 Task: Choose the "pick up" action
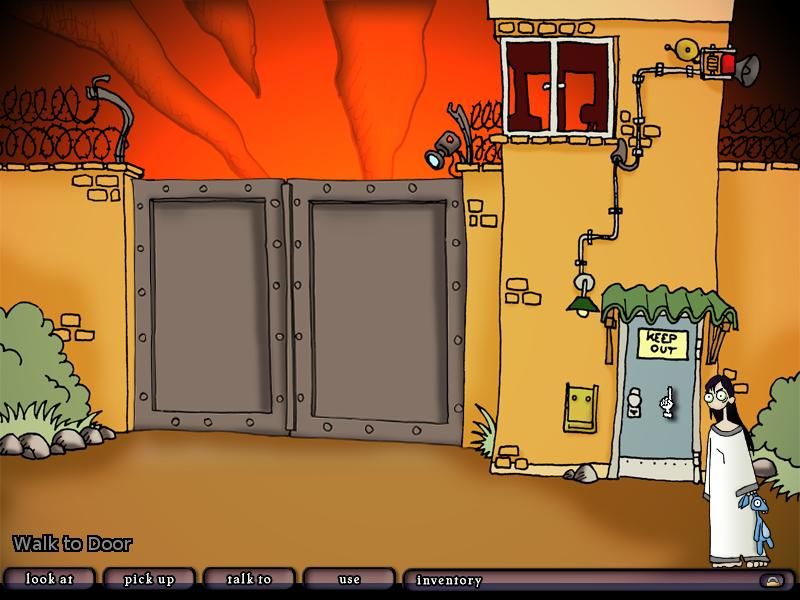point(149,579)
